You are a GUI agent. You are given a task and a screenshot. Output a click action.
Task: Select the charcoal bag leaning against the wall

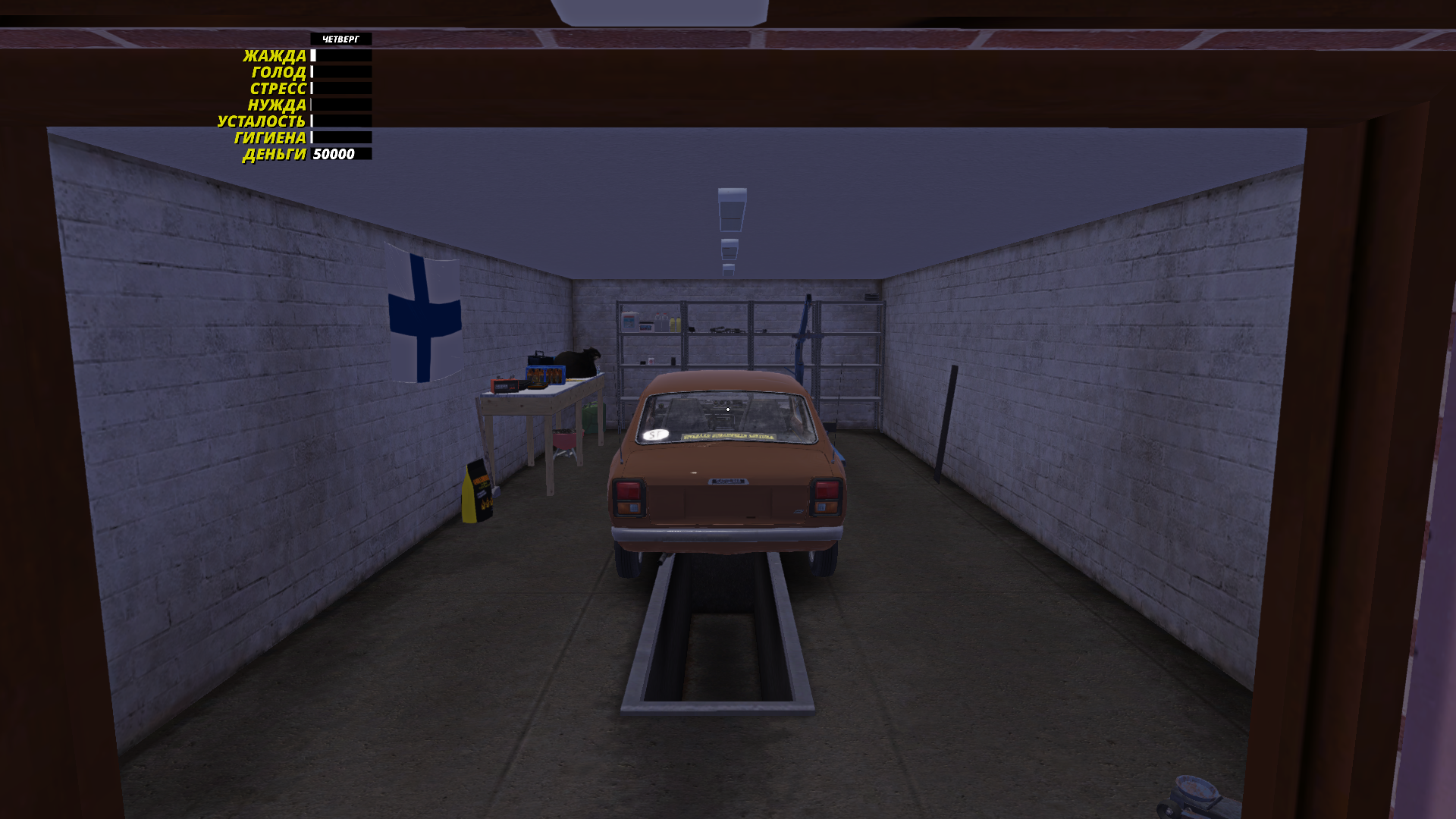click(x=478, y=493)
